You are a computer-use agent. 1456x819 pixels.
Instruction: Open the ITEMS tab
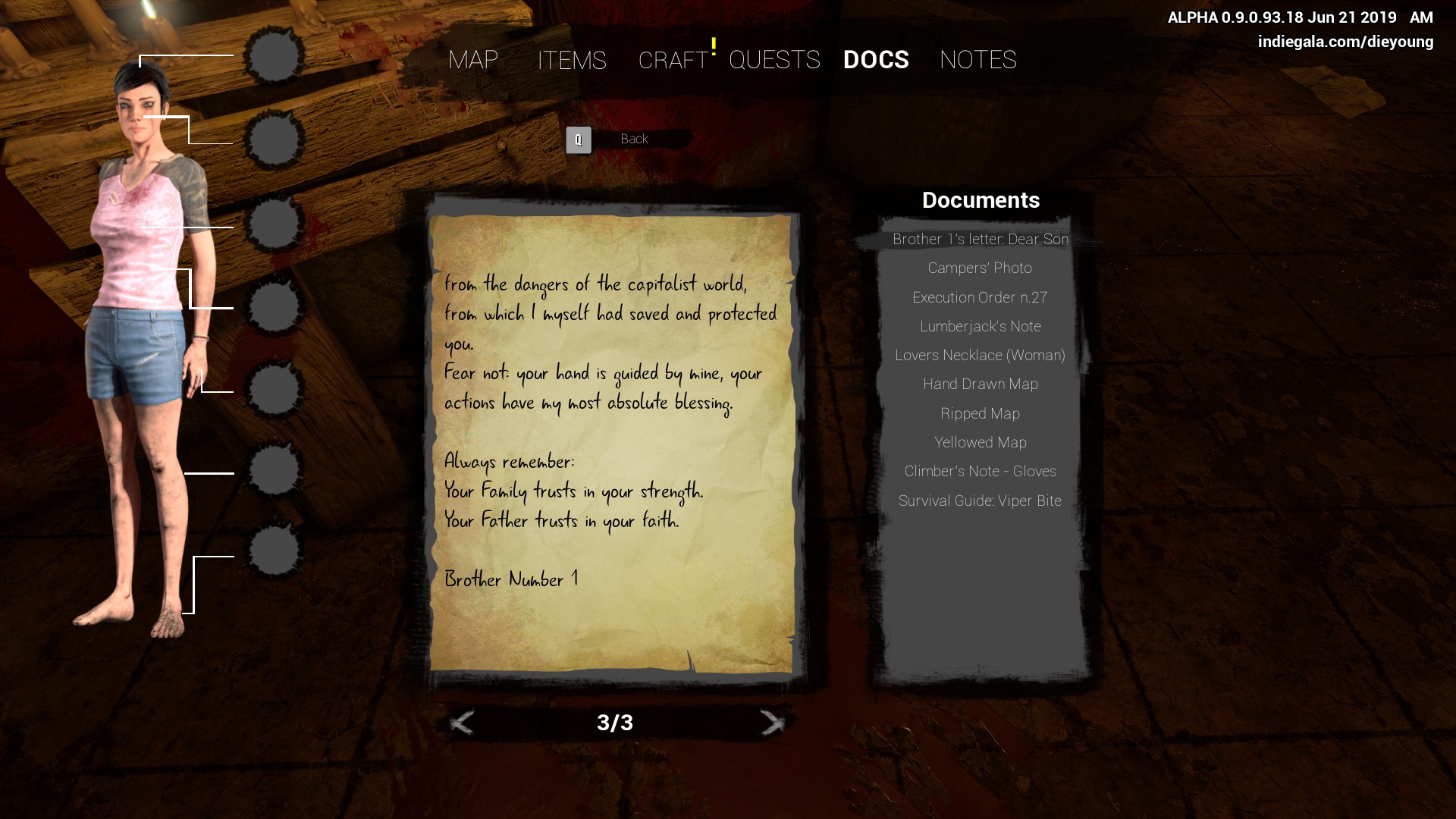(x=572, y=60)
